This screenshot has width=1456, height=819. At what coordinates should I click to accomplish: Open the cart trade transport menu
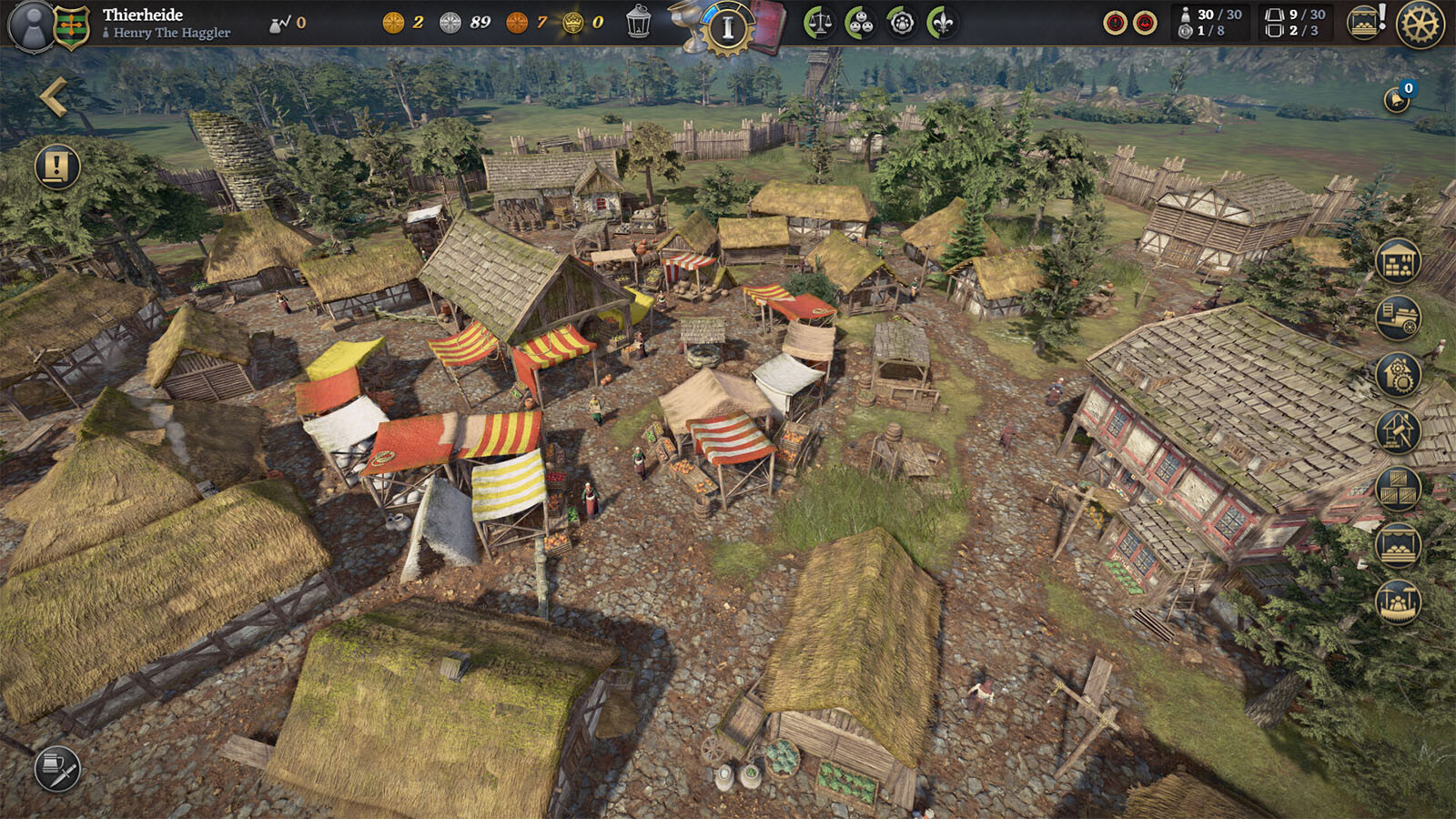click(1398, 318)
